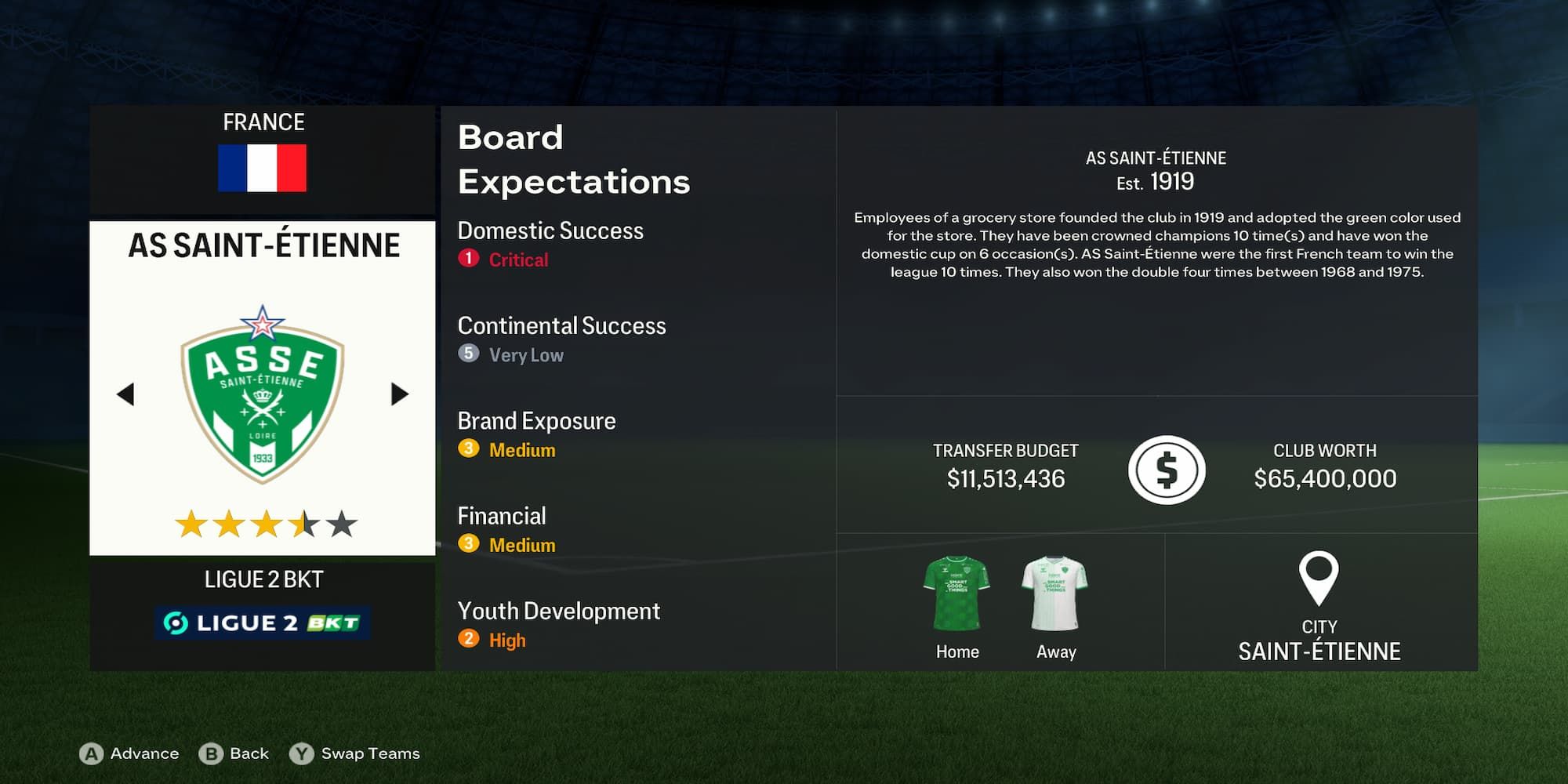Click the Very Low continental success indicator
The height and width of the screenshot is (784, 1568).
(511, 354)
